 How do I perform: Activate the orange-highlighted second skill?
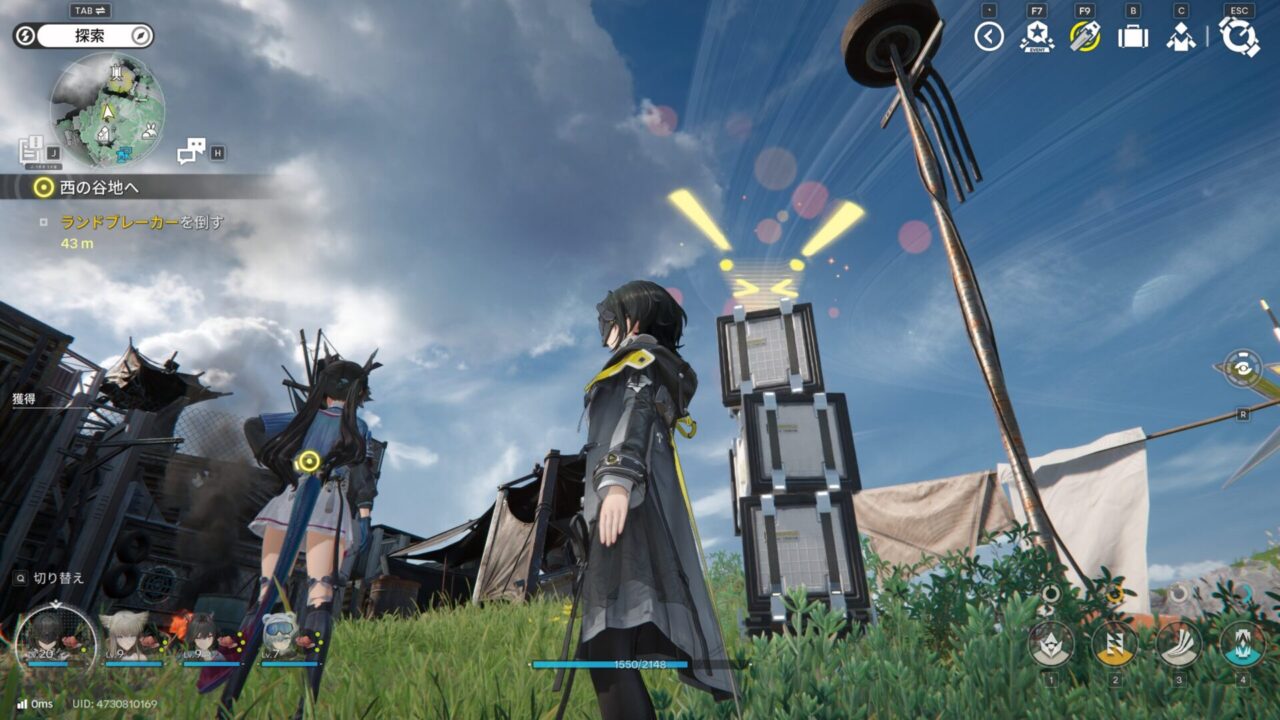click(x=1114, y=642)
